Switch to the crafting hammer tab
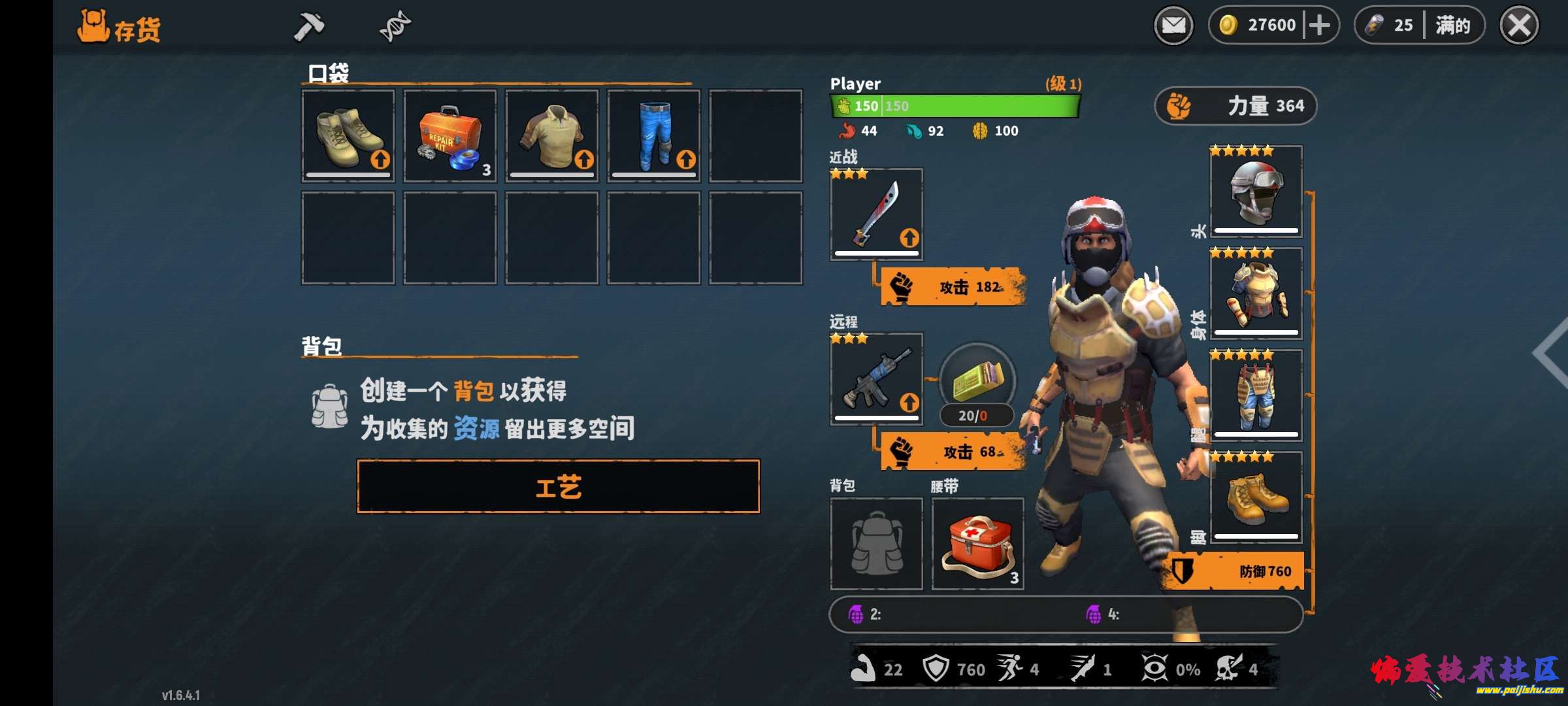Image resolution: width=1568 pixels, height=706 pixels. (308, 27)
